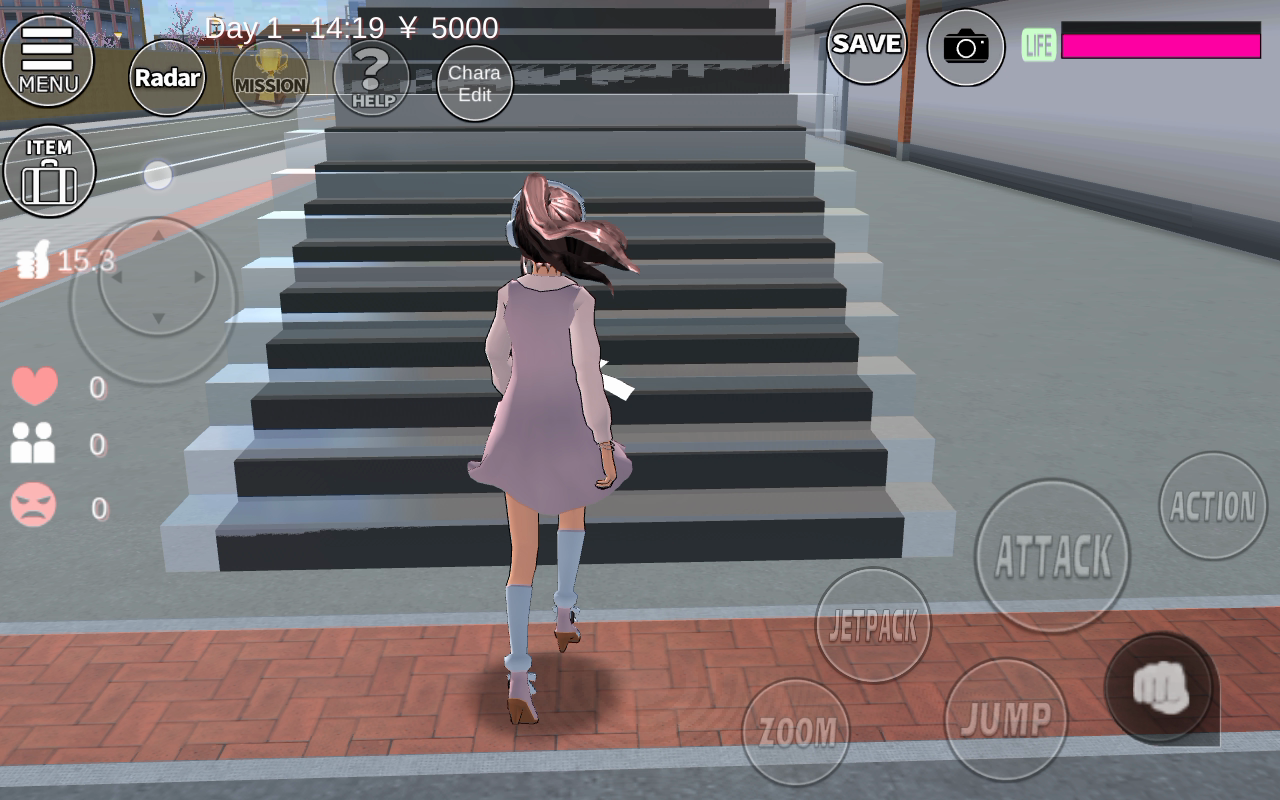Hit the ATTACK button
Screen dimensions: 1280x800
click(1052, 556)
